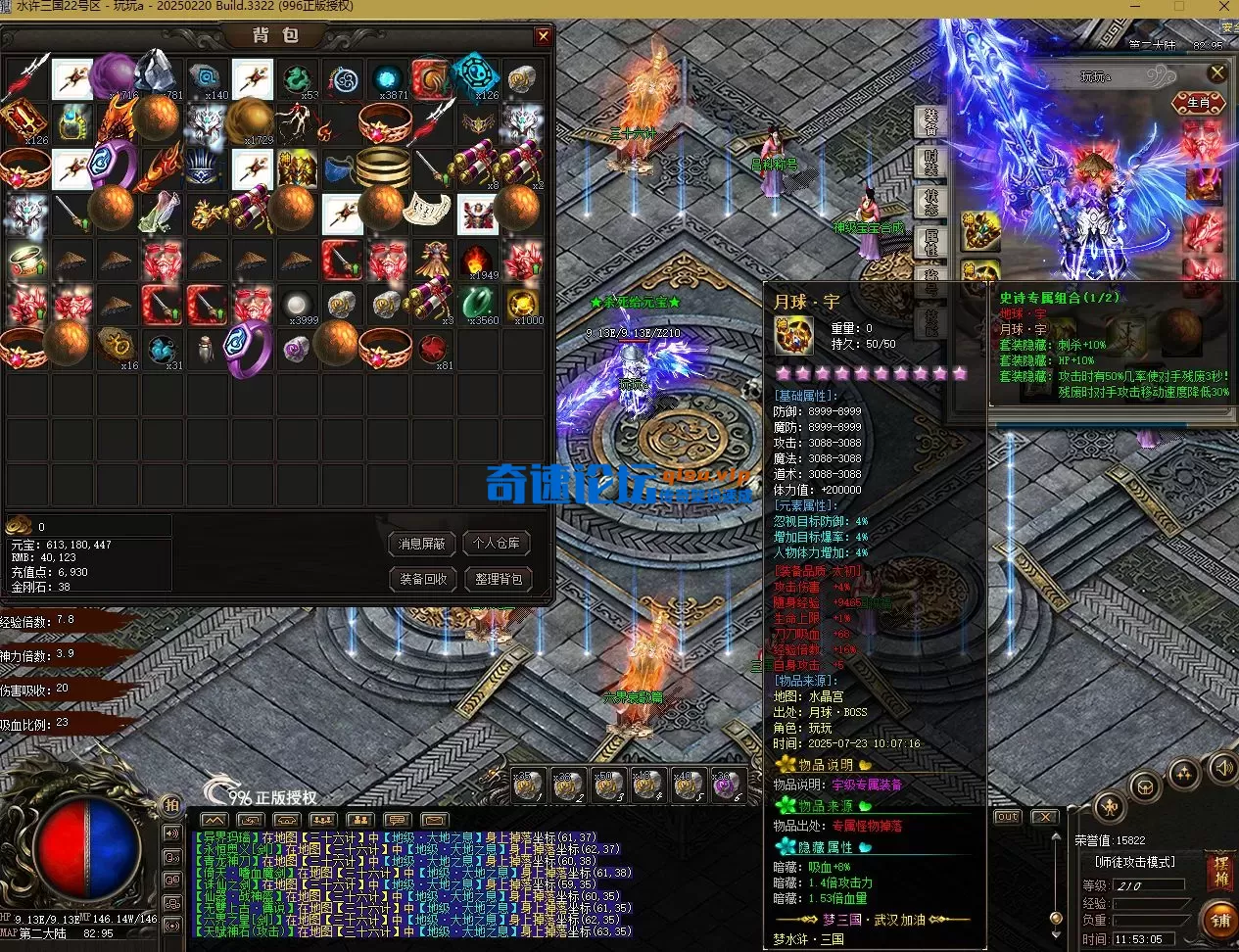This screenshot has width=1239, height=952.
Task: Click the 消息屏蔽 button
Action: (422, 544)
